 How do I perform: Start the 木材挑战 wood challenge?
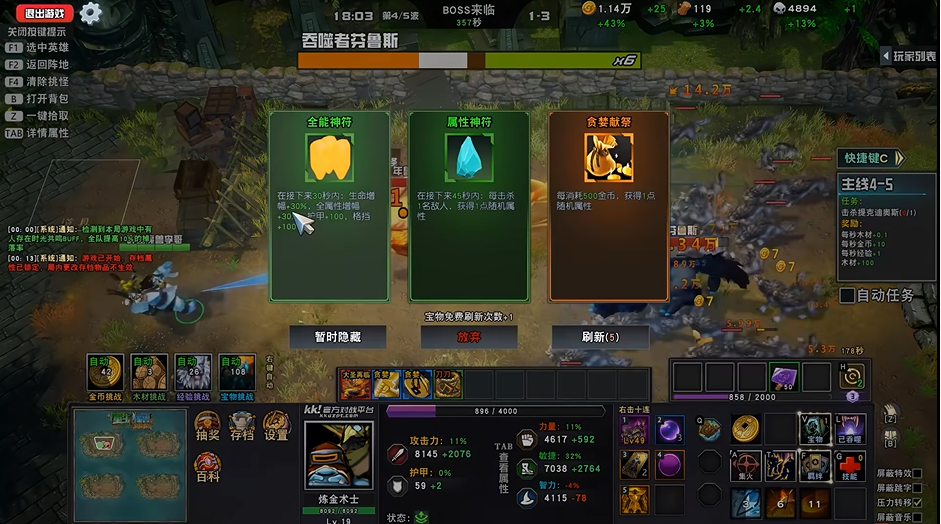click(149, 372)
